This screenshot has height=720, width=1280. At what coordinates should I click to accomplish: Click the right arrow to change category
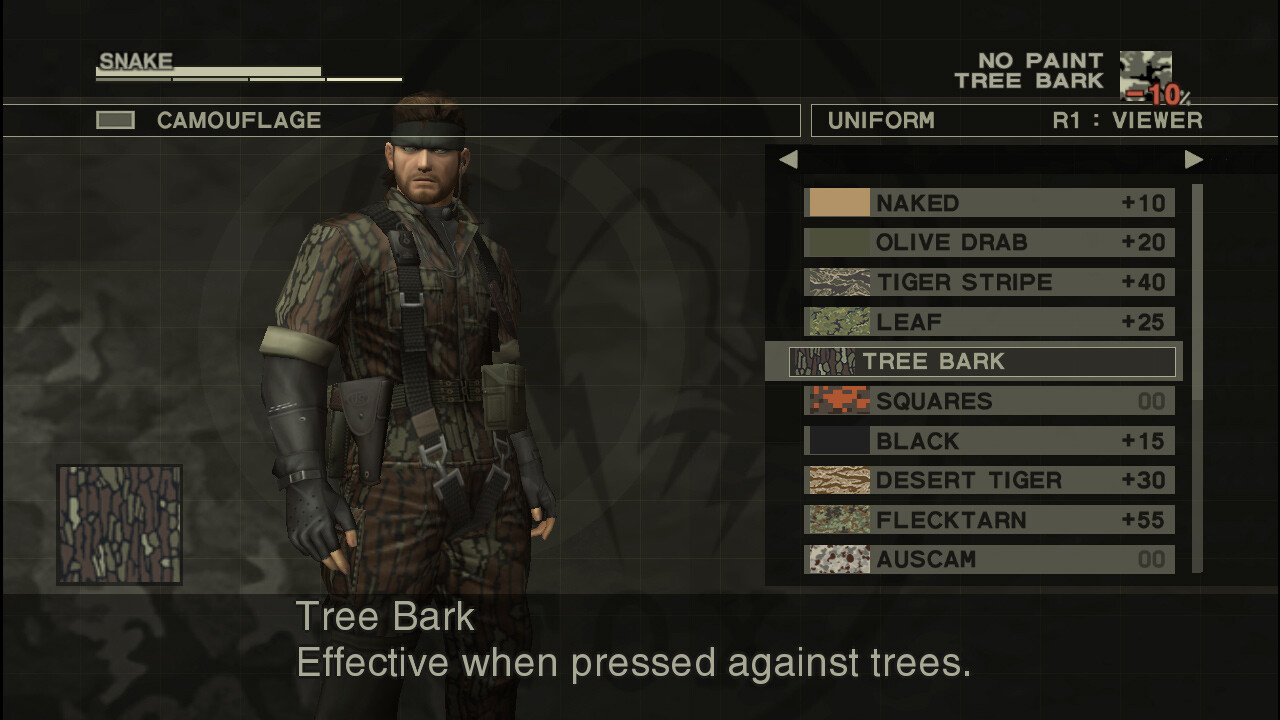(1192, 159)
